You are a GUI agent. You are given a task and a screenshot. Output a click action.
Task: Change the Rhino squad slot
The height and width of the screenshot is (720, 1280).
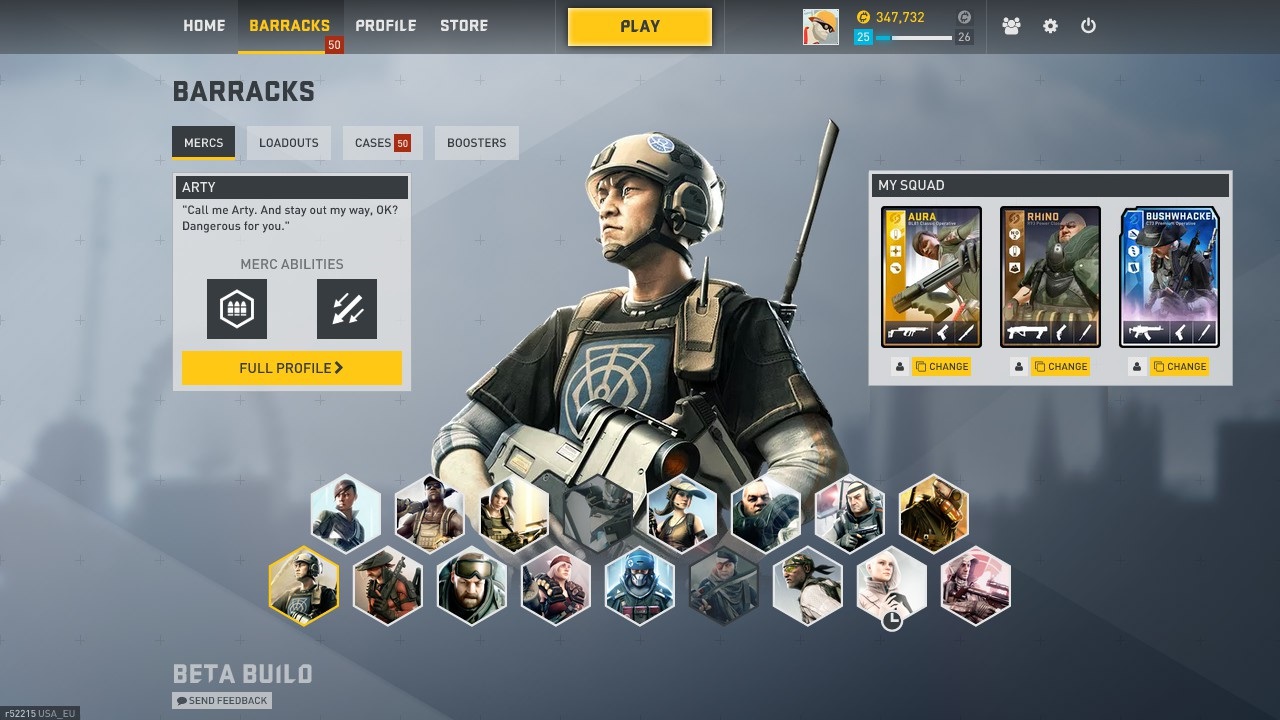(x=1060, y=367)
